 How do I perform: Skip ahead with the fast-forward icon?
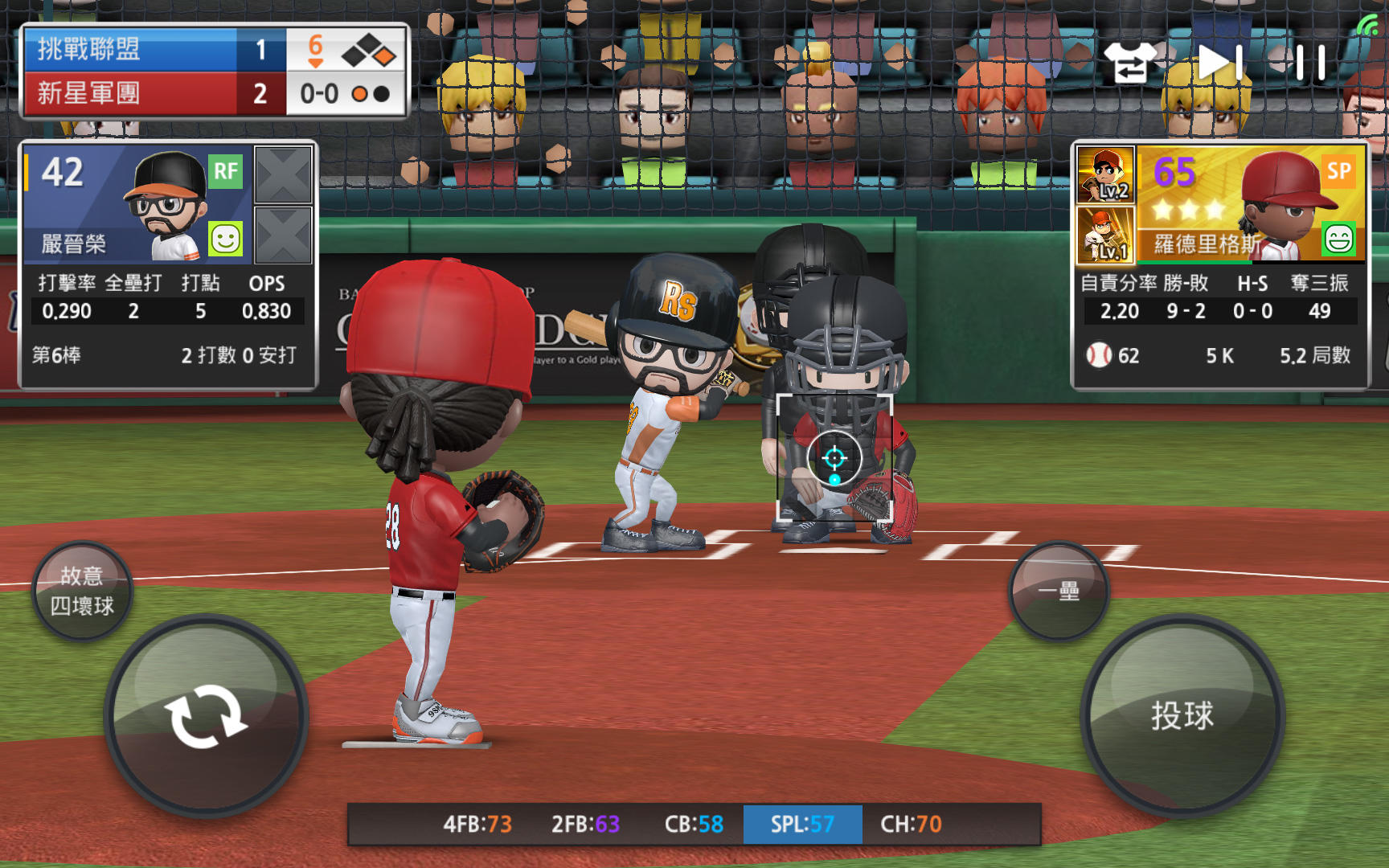(x=1220, y=62)
